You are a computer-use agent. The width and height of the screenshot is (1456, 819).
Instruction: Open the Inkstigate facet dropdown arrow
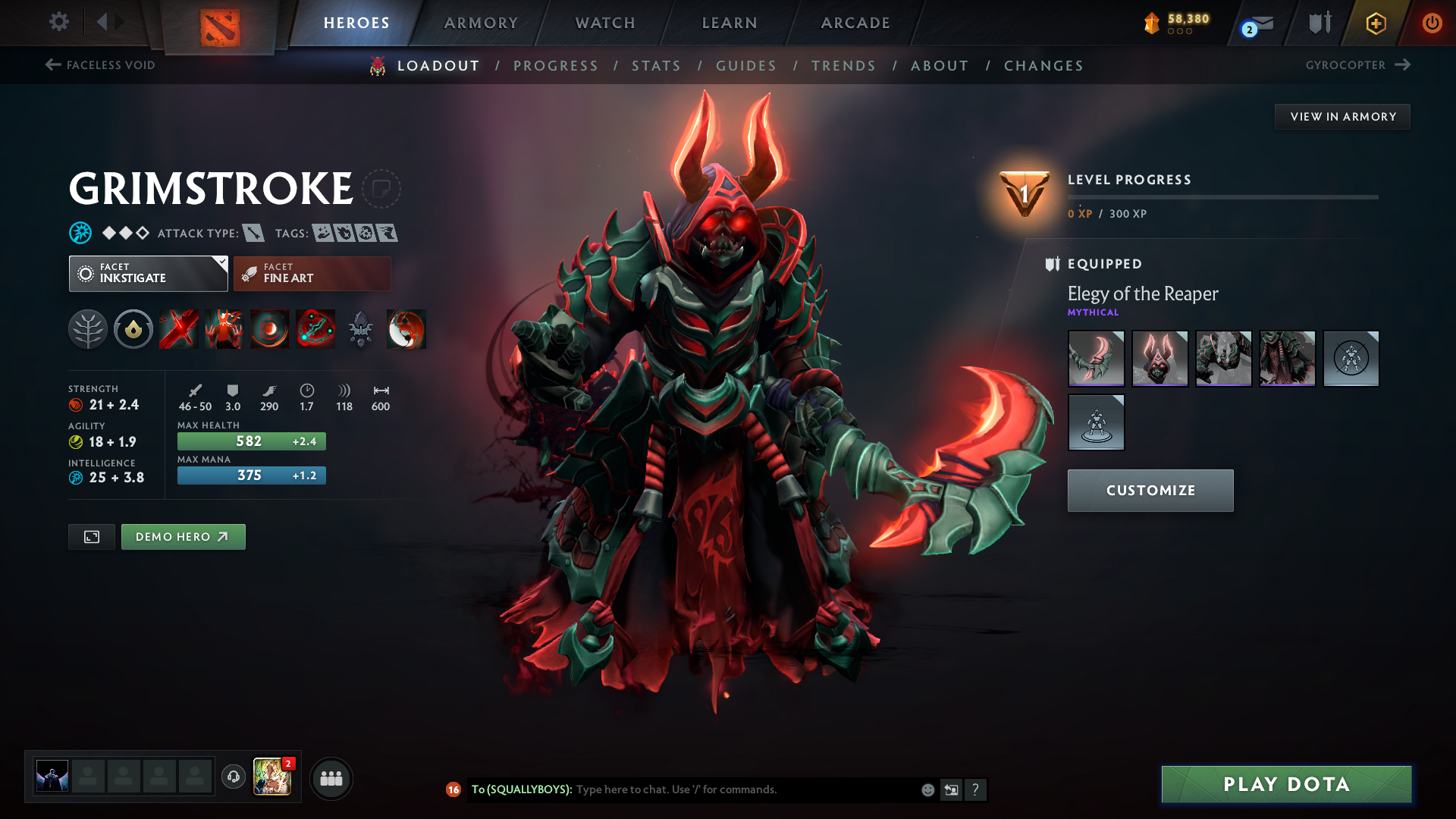tap(221, 263)
